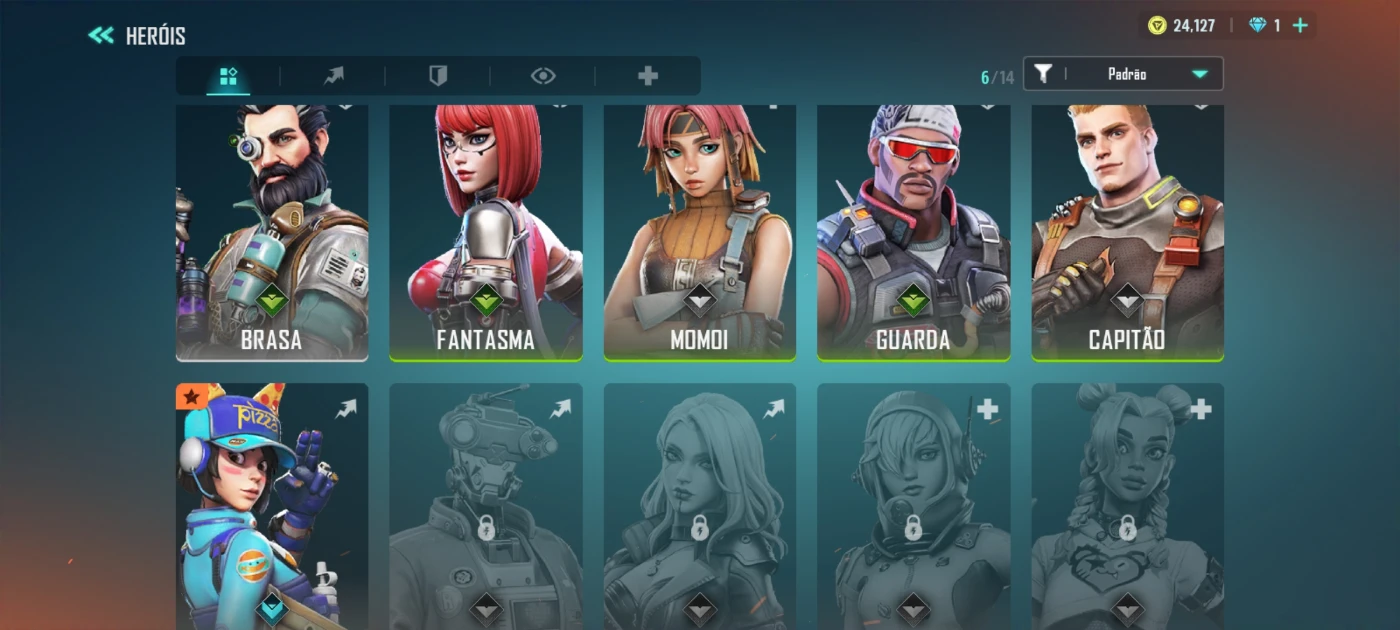Open the Padrão sort dropdown
This screenshot has width=1400, height=630.
(1123, 74)
